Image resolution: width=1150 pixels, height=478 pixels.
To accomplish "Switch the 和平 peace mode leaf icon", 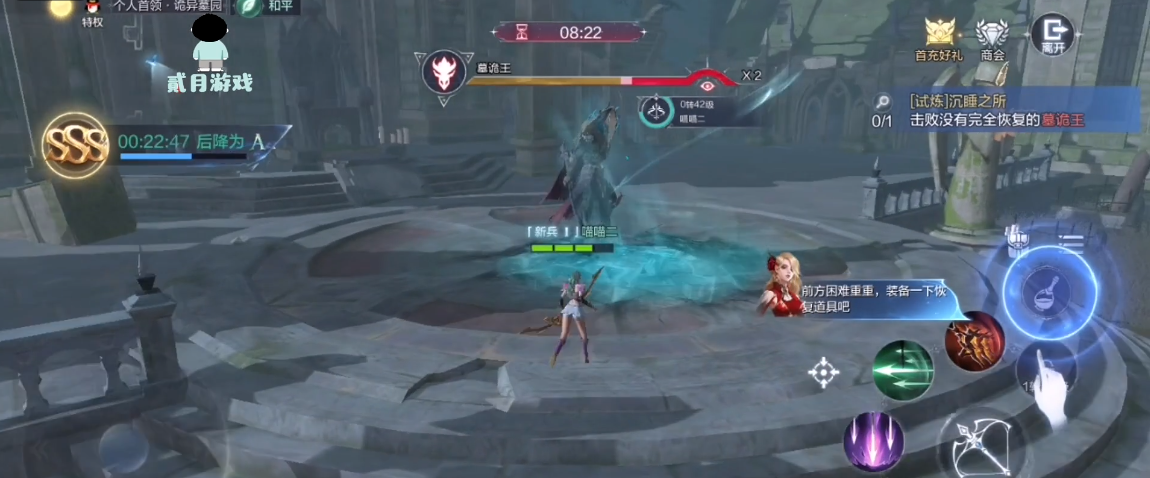I will pos(250,7).
